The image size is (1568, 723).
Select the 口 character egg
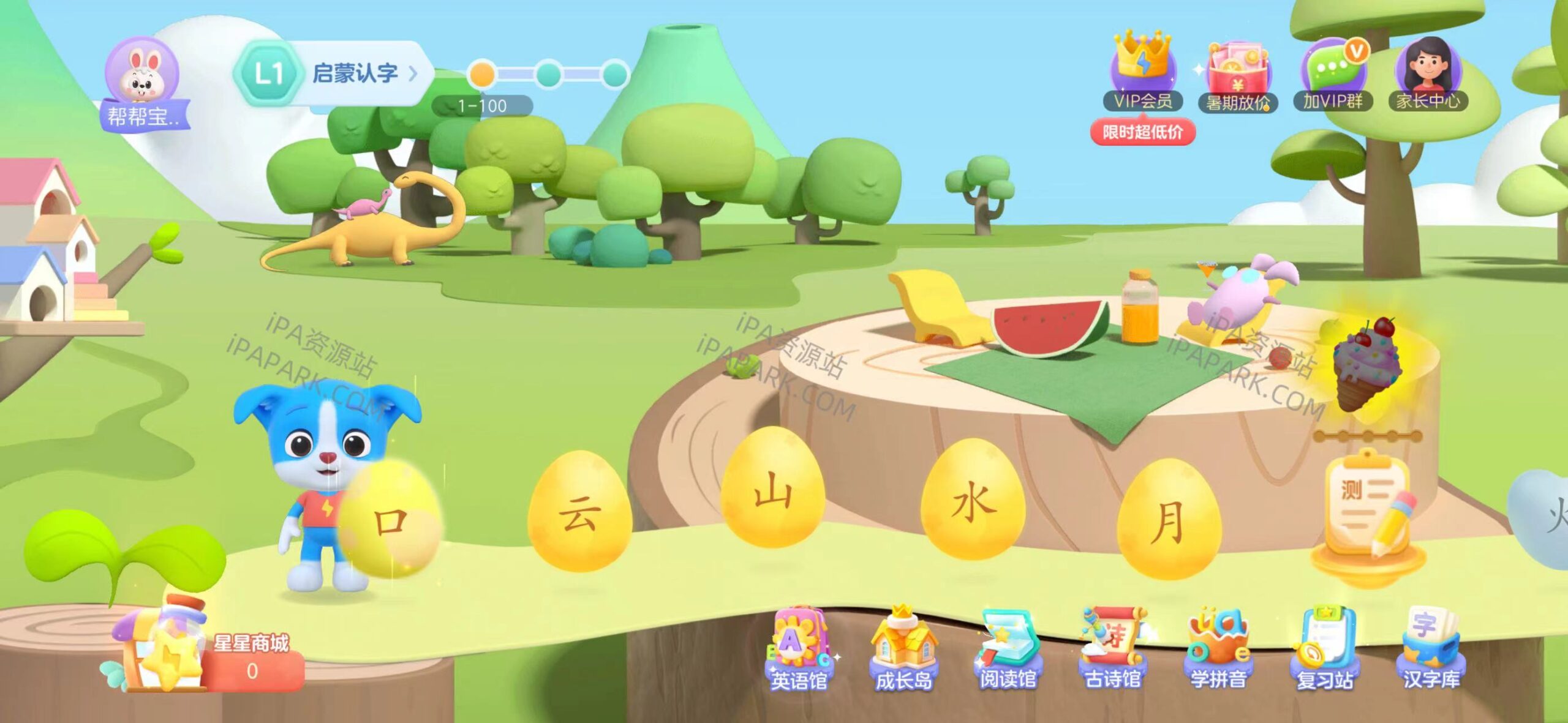point(391,520)
